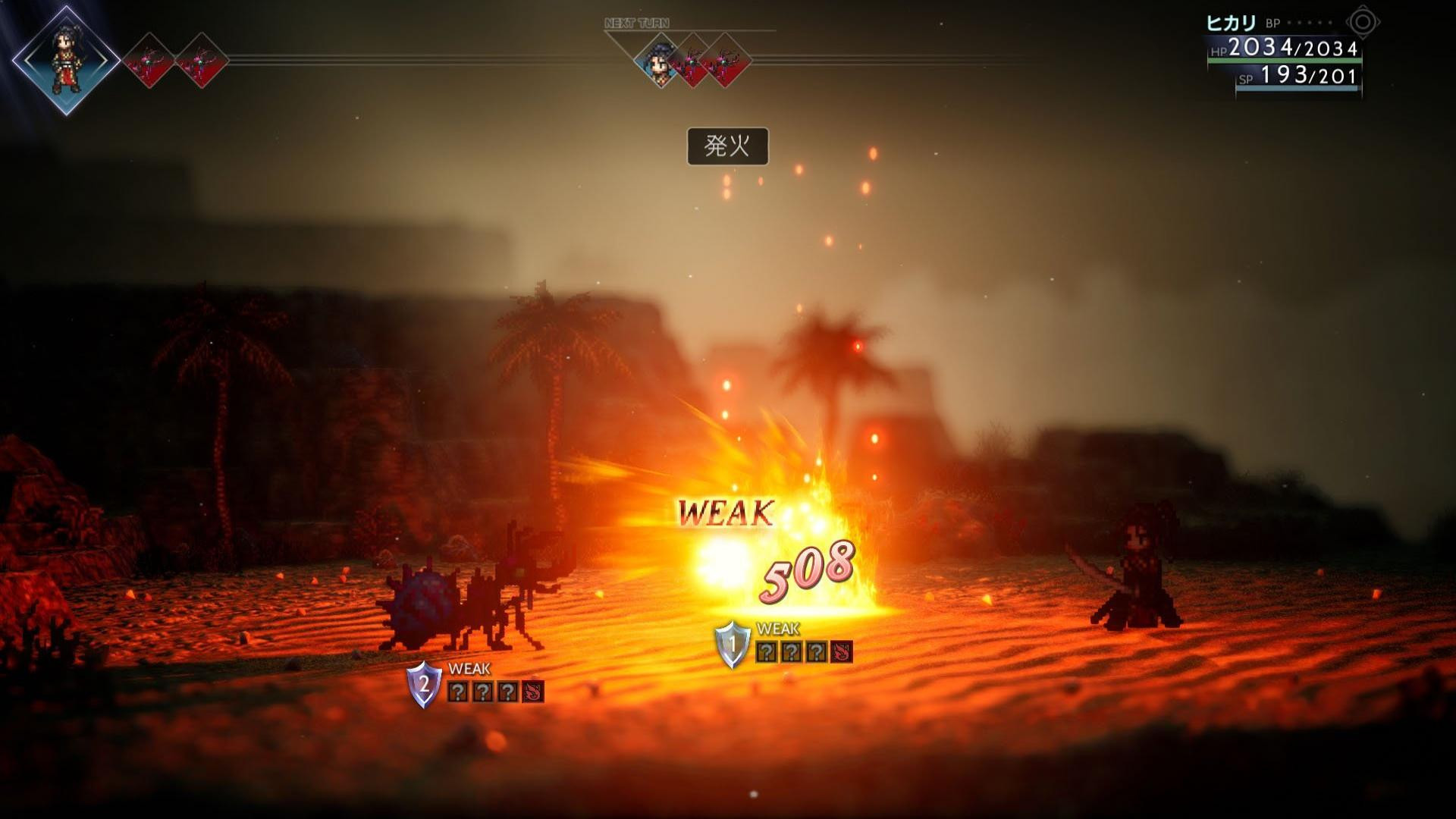Viewport: 1456px width, 819px height.
Task: Inspect fire weakness icon beside shield 1
Action: click(x=841, y=652)
